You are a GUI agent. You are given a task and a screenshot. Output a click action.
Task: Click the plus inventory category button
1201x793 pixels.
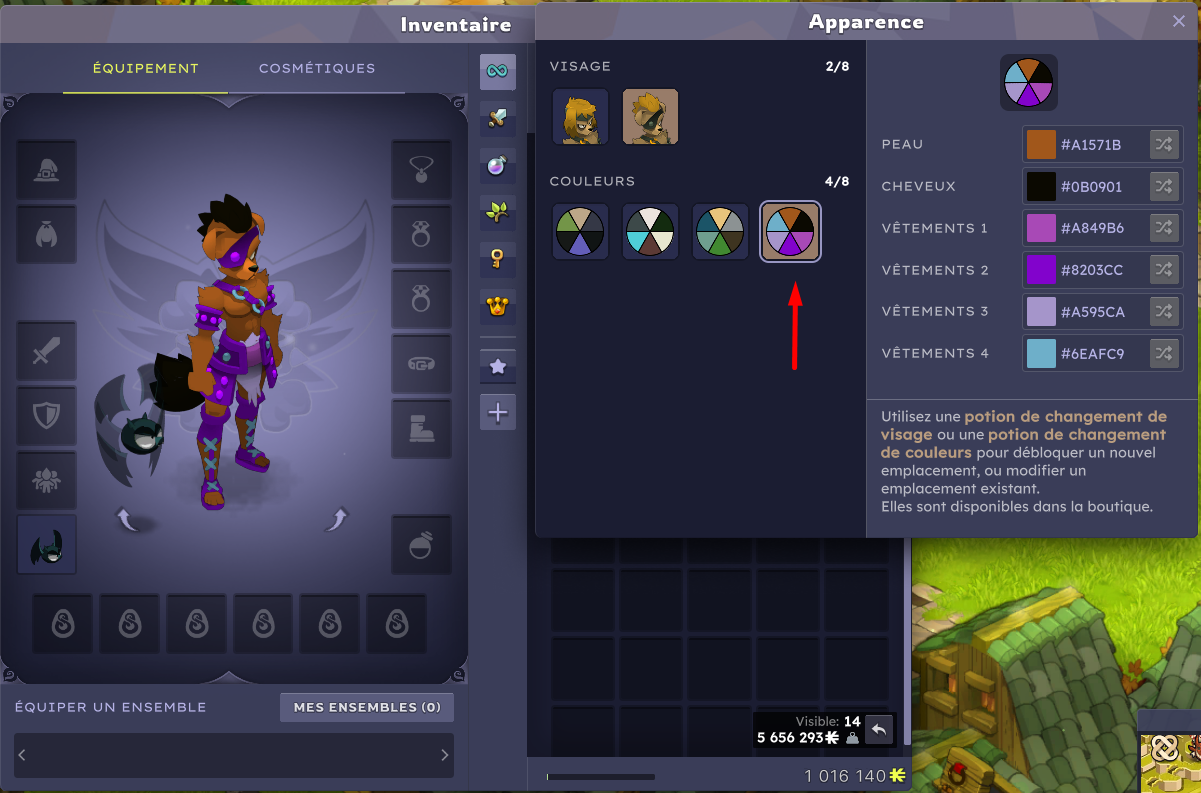click(497, 412)
